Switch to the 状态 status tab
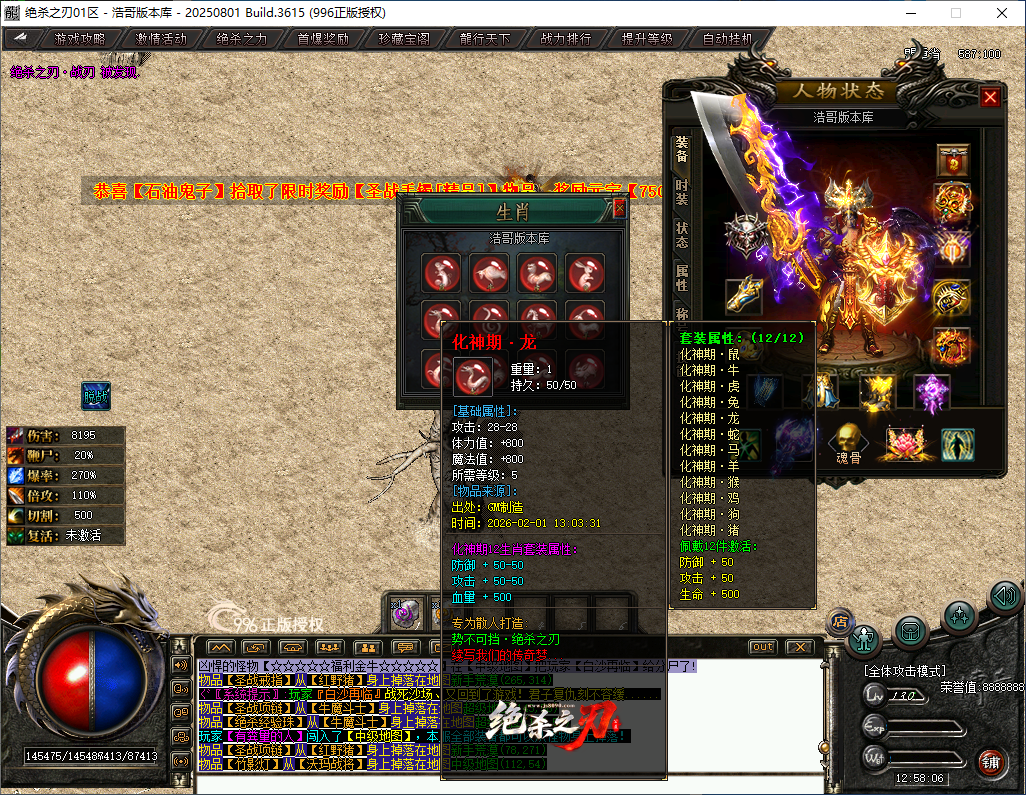 coord(681,234)
